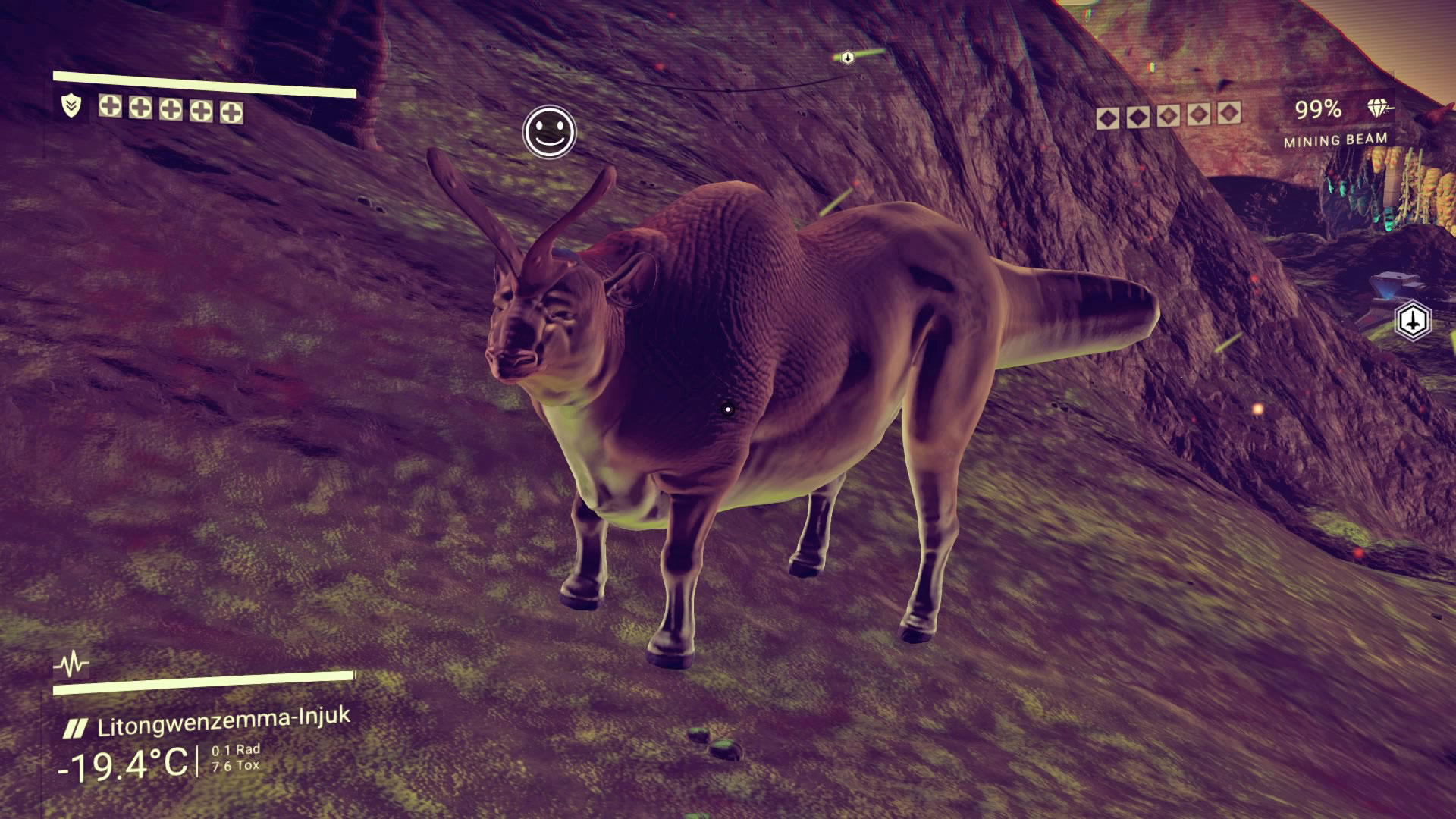Select the hexagonal starship waypoint marker
Viewport: 1456px width, 819px height.
pos(1413,321)
